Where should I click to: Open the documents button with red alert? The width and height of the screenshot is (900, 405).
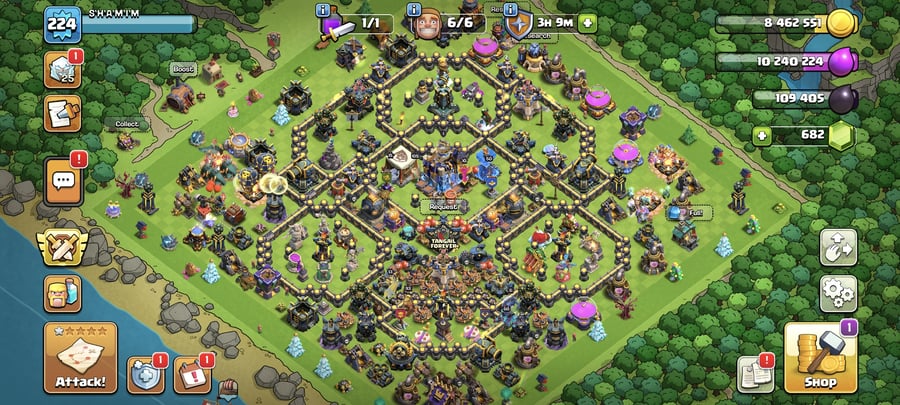[755, 374]
